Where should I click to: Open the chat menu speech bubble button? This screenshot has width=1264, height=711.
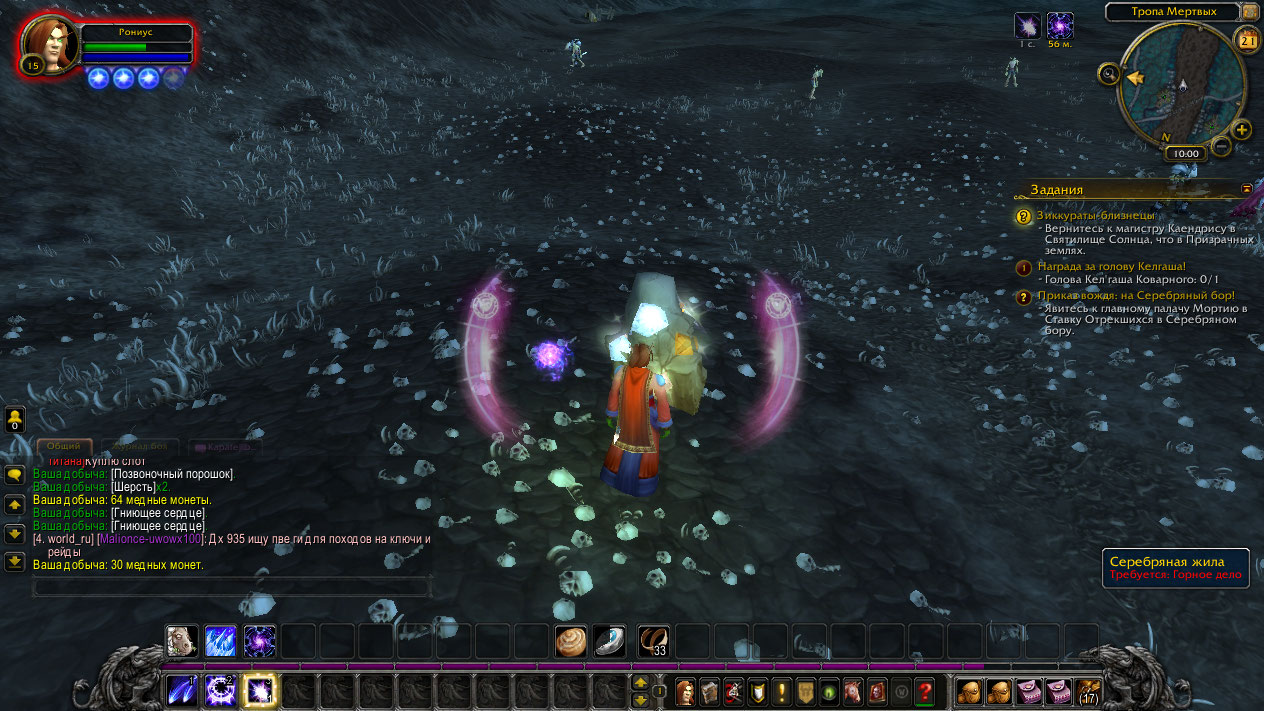pos(15,474)
